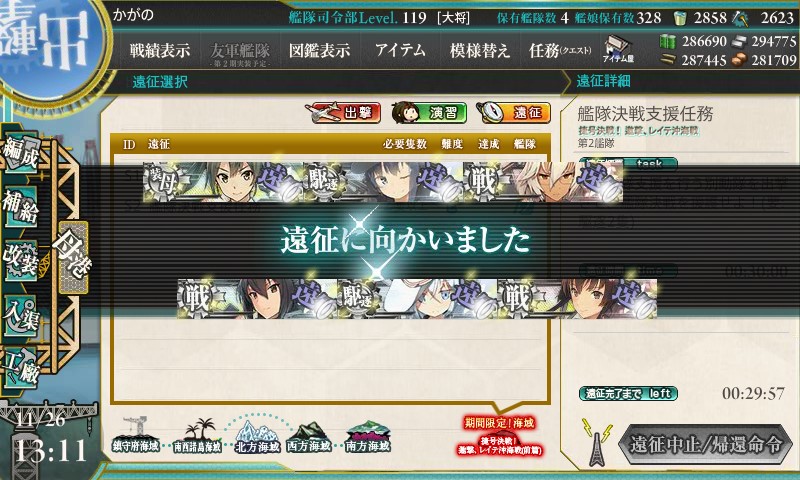Screen dimensions: 800x480
Task: Open the 工廠 factory screen
Action: 23,366
